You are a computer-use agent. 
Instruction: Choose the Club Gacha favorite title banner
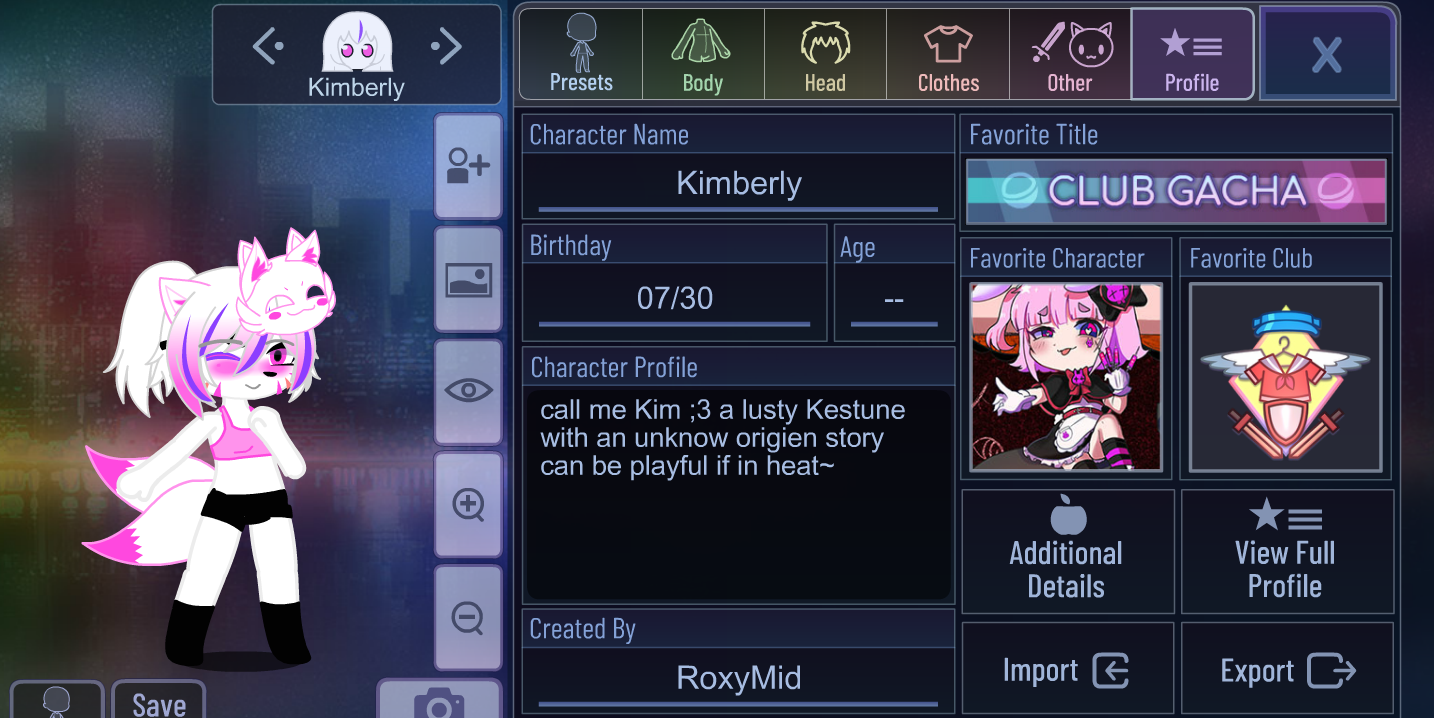(x=1176, y=191)
